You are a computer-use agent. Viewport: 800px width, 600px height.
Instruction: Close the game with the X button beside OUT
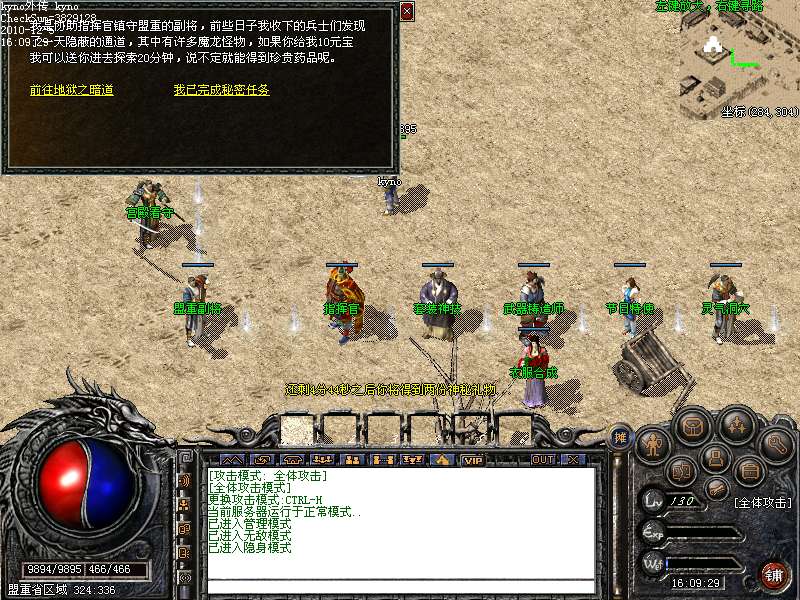point(573,460)
